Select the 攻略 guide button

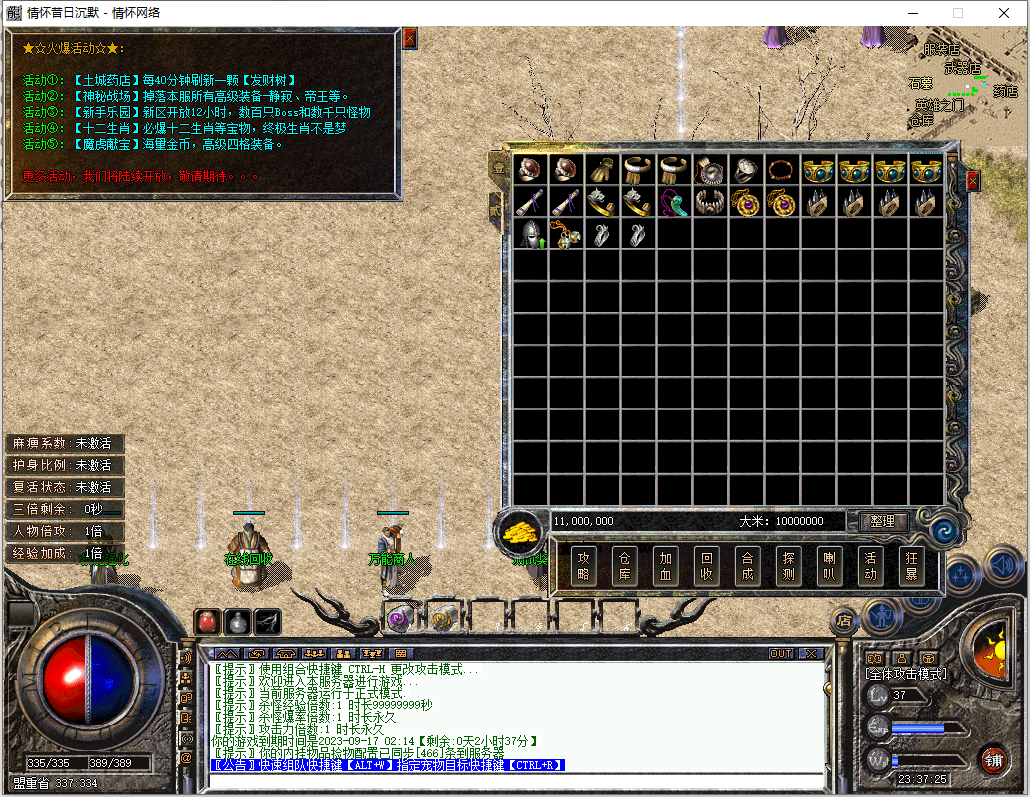point(584,566)
